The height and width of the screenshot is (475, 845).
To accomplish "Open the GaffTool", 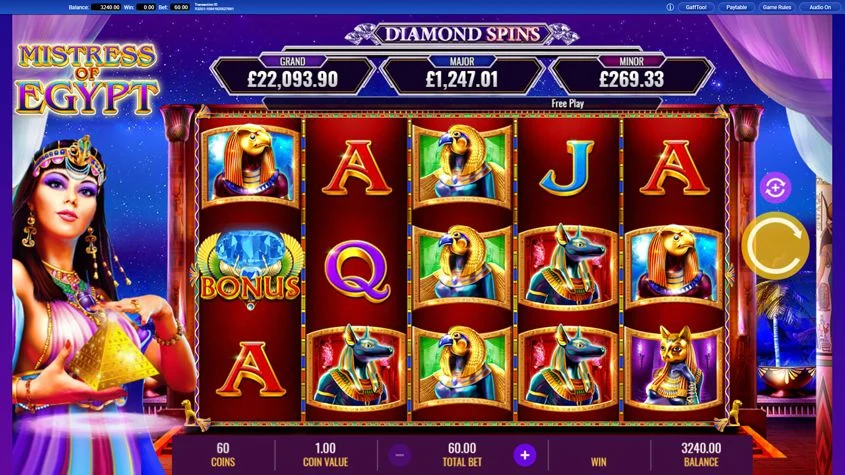I will click(x=697, y=7).
